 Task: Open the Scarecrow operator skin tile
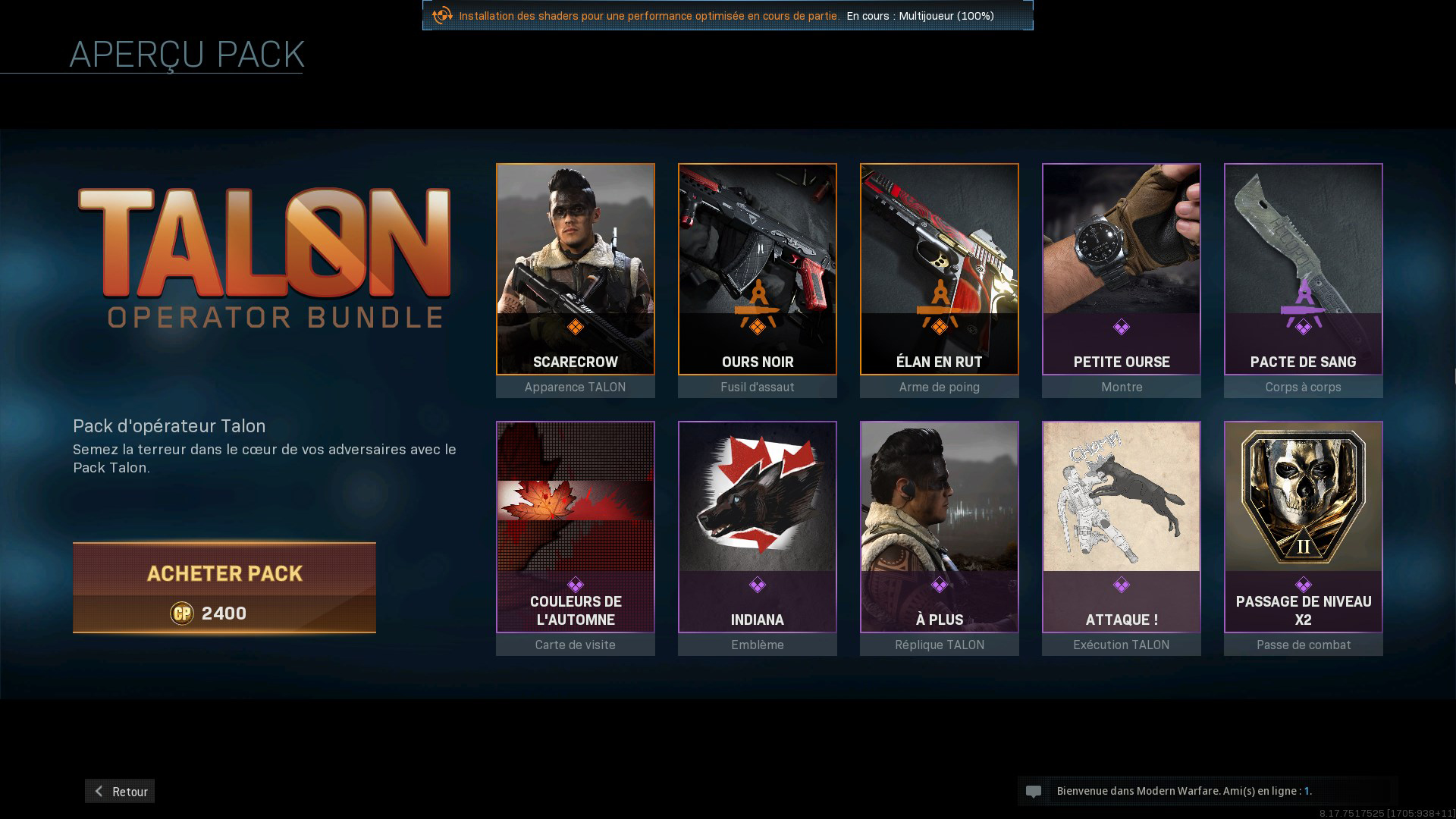pyautogui.click(x=575, y=269)
